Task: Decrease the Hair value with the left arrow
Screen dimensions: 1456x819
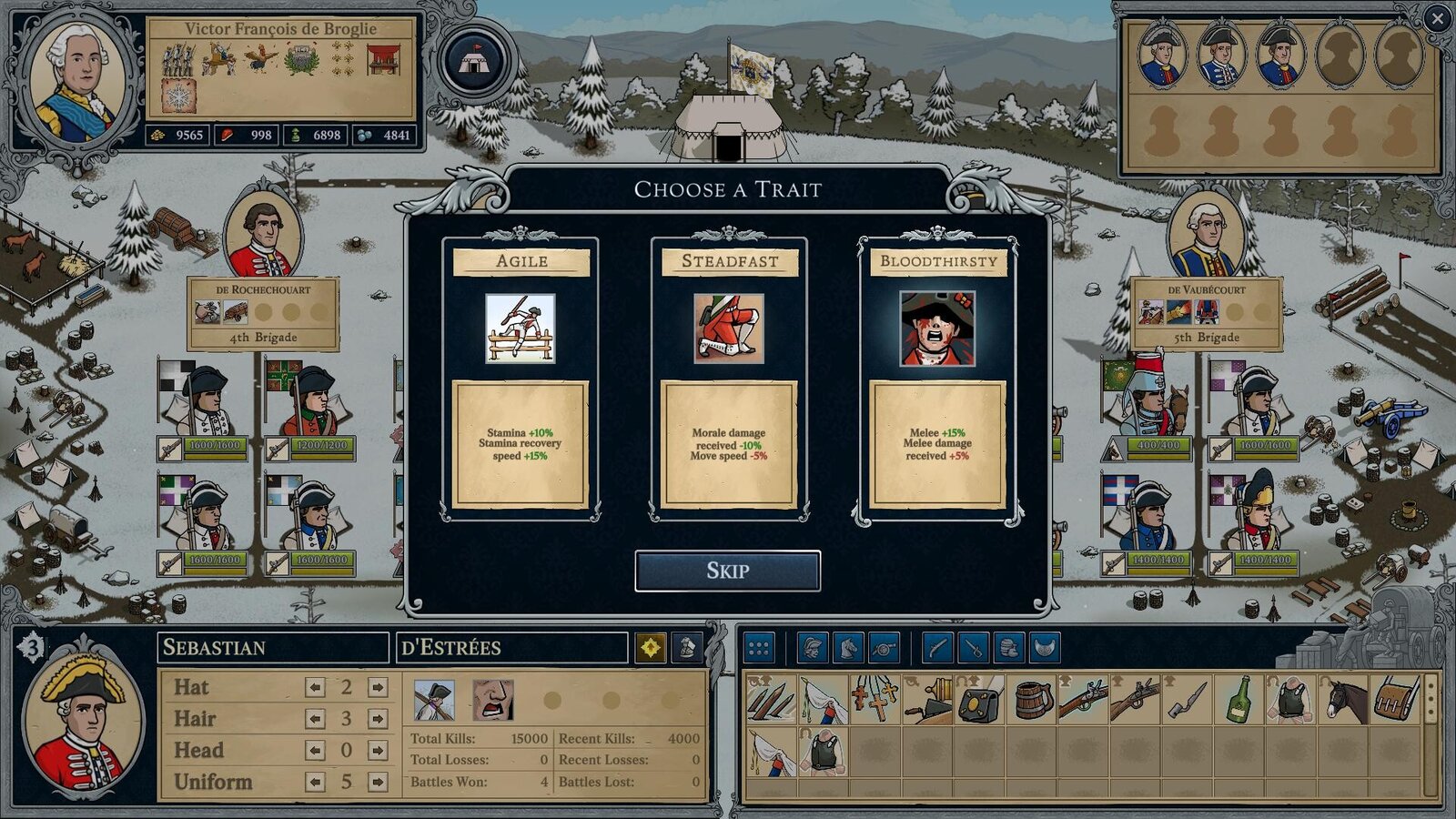Action: tap(316, 719)
